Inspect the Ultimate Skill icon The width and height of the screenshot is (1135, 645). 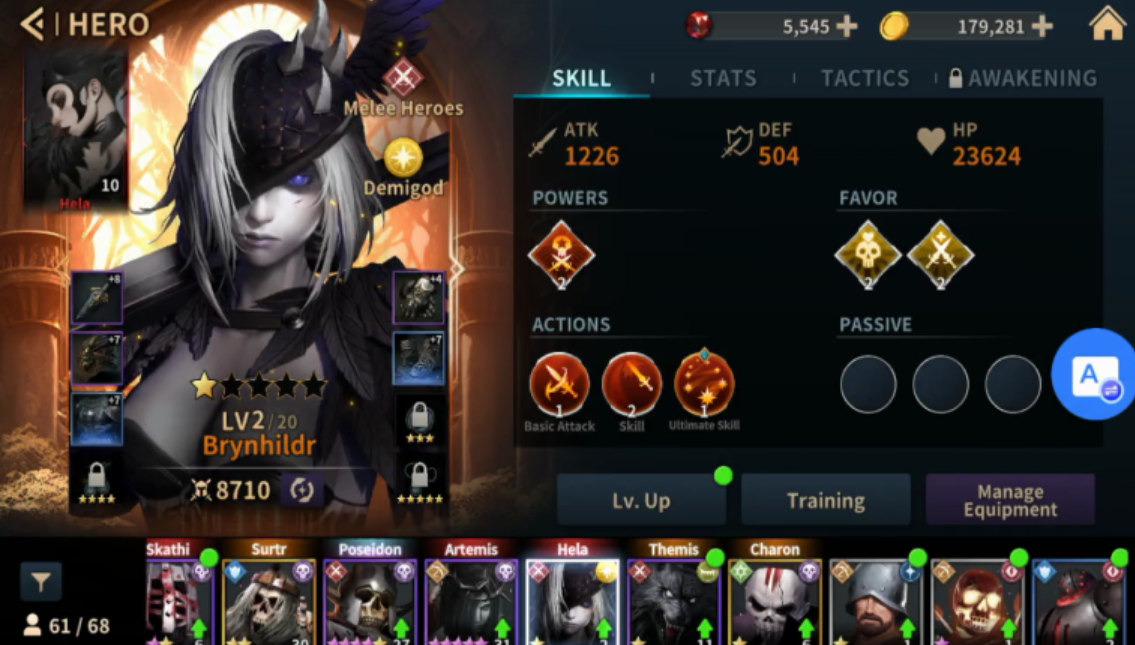click(x=704, y=384)
